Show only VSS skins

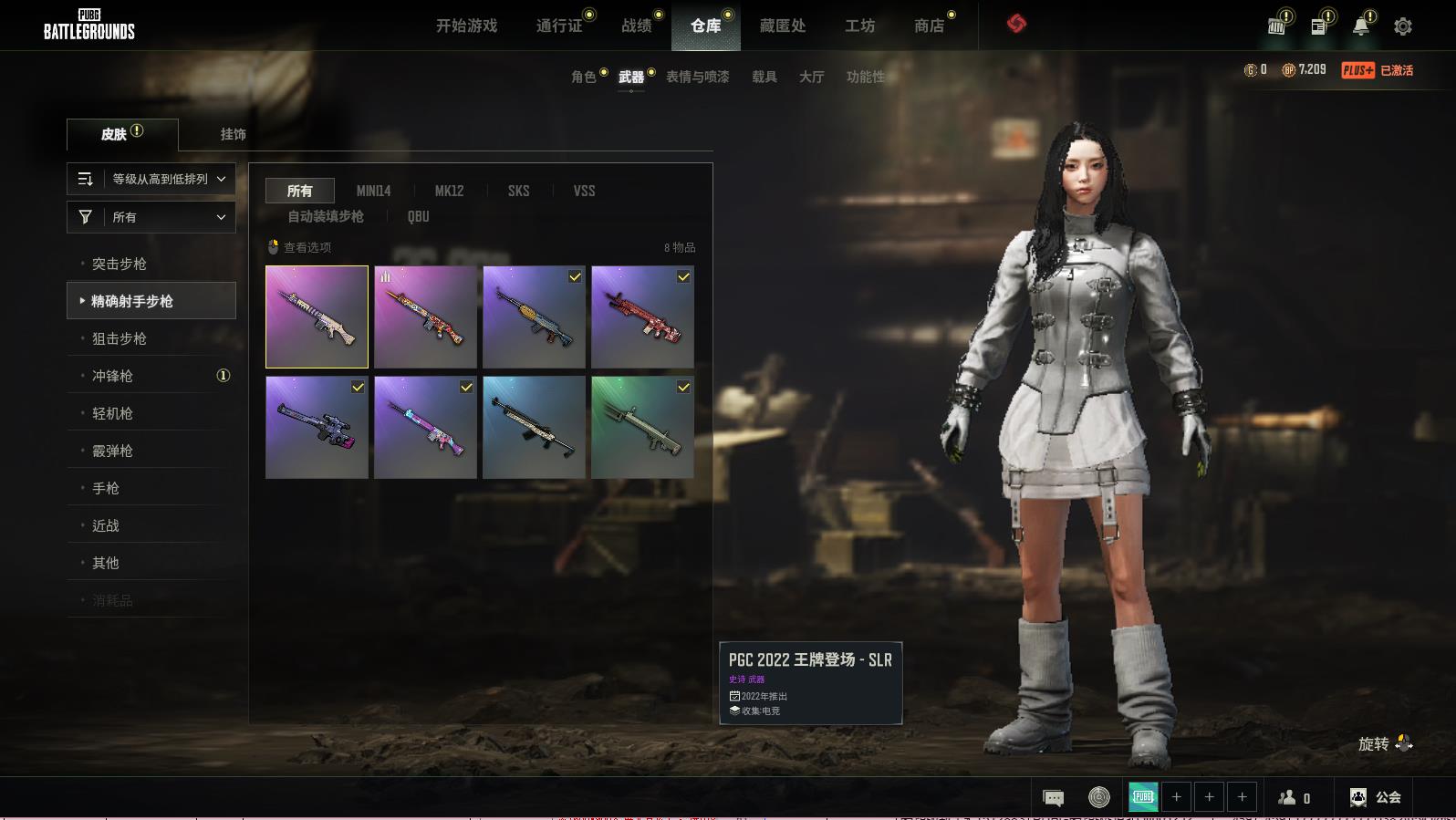(x=584, y=191)
